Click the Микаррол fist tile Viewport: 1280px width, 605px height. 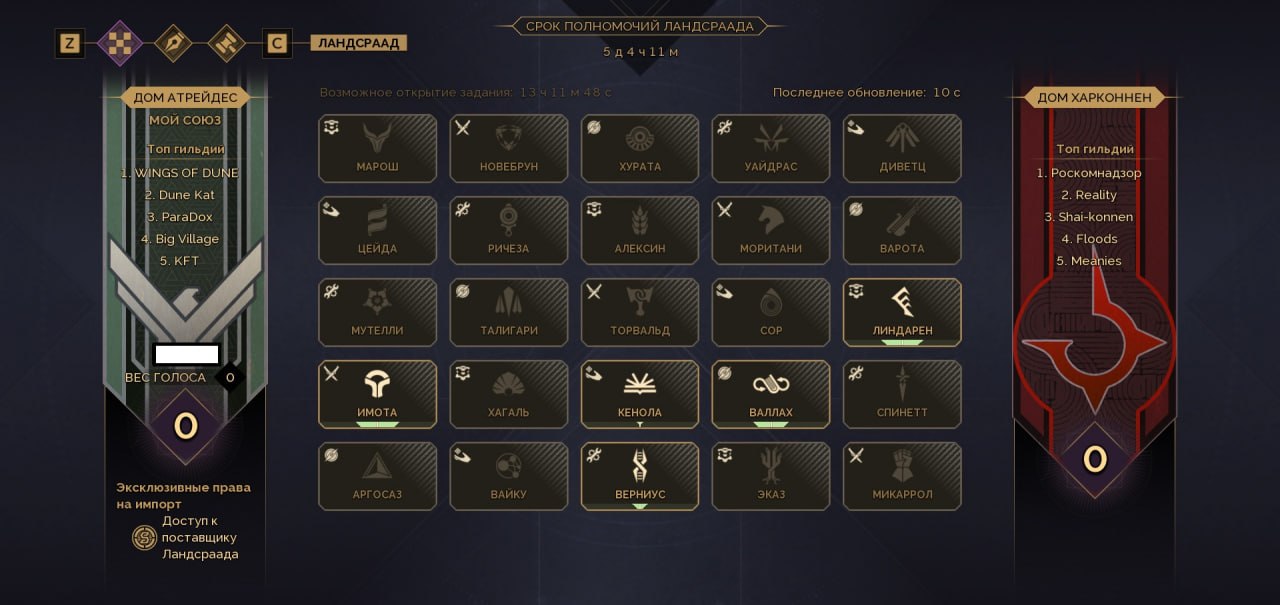(x=902, y=476)
